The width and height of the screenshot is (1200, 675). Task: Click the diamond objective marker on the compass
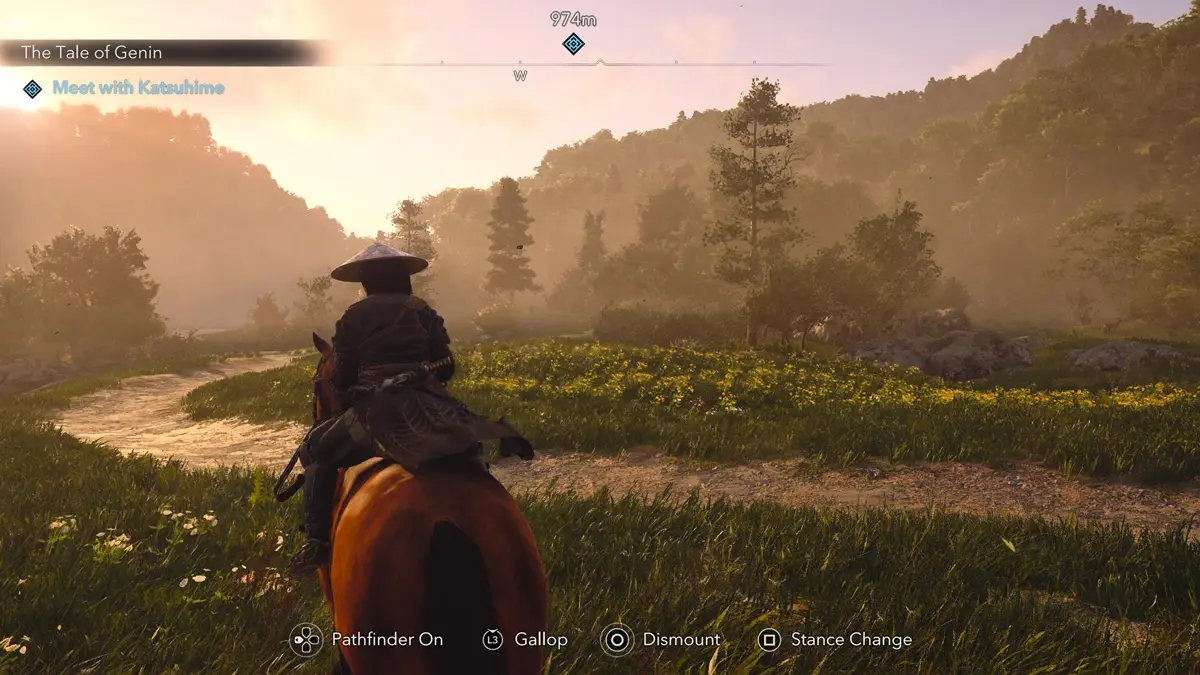[573, 43]
